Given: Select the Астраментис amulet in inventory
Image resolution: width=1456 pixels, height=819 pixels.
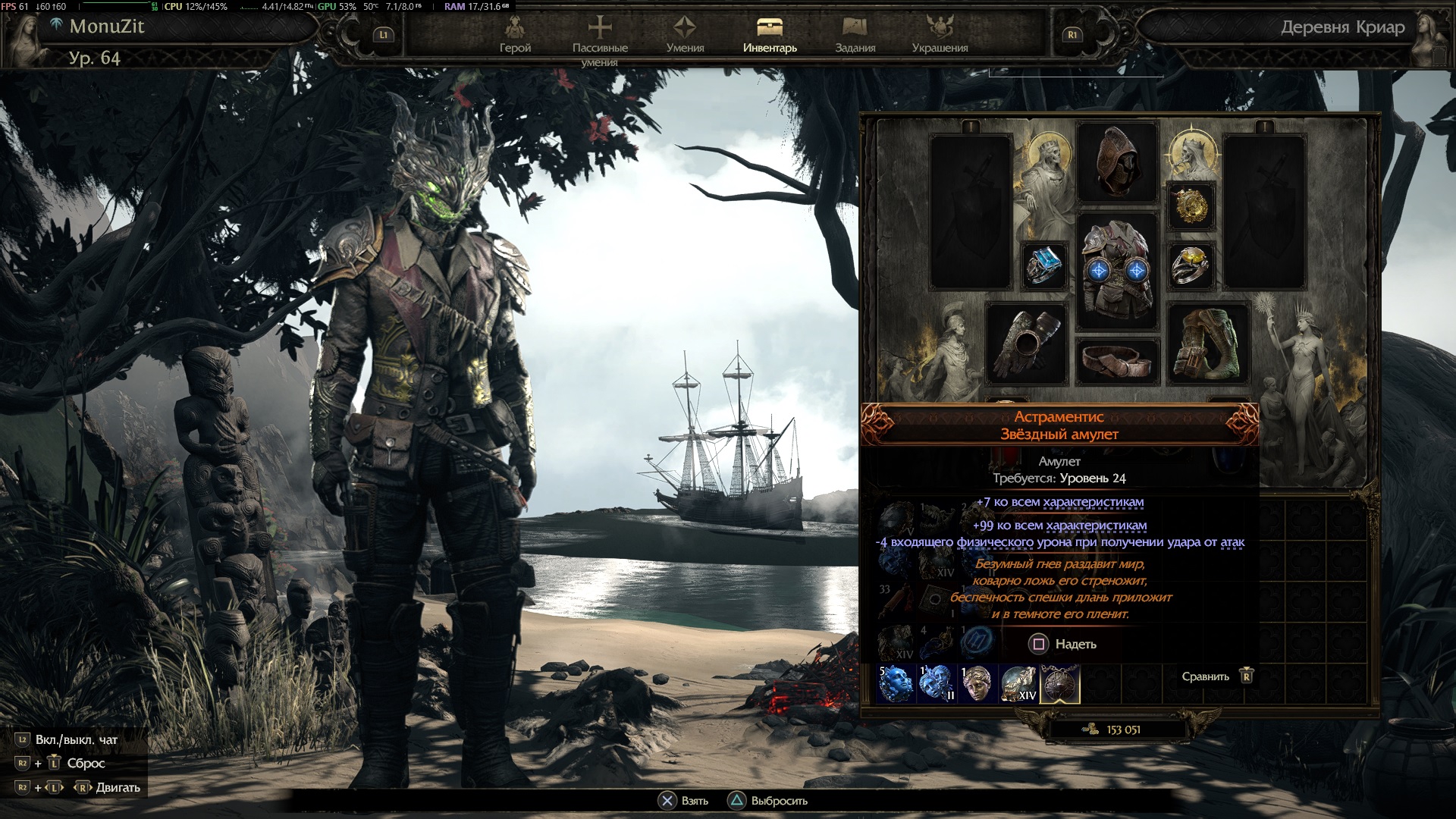Looking at the screenshot, I should point(1059,684).
